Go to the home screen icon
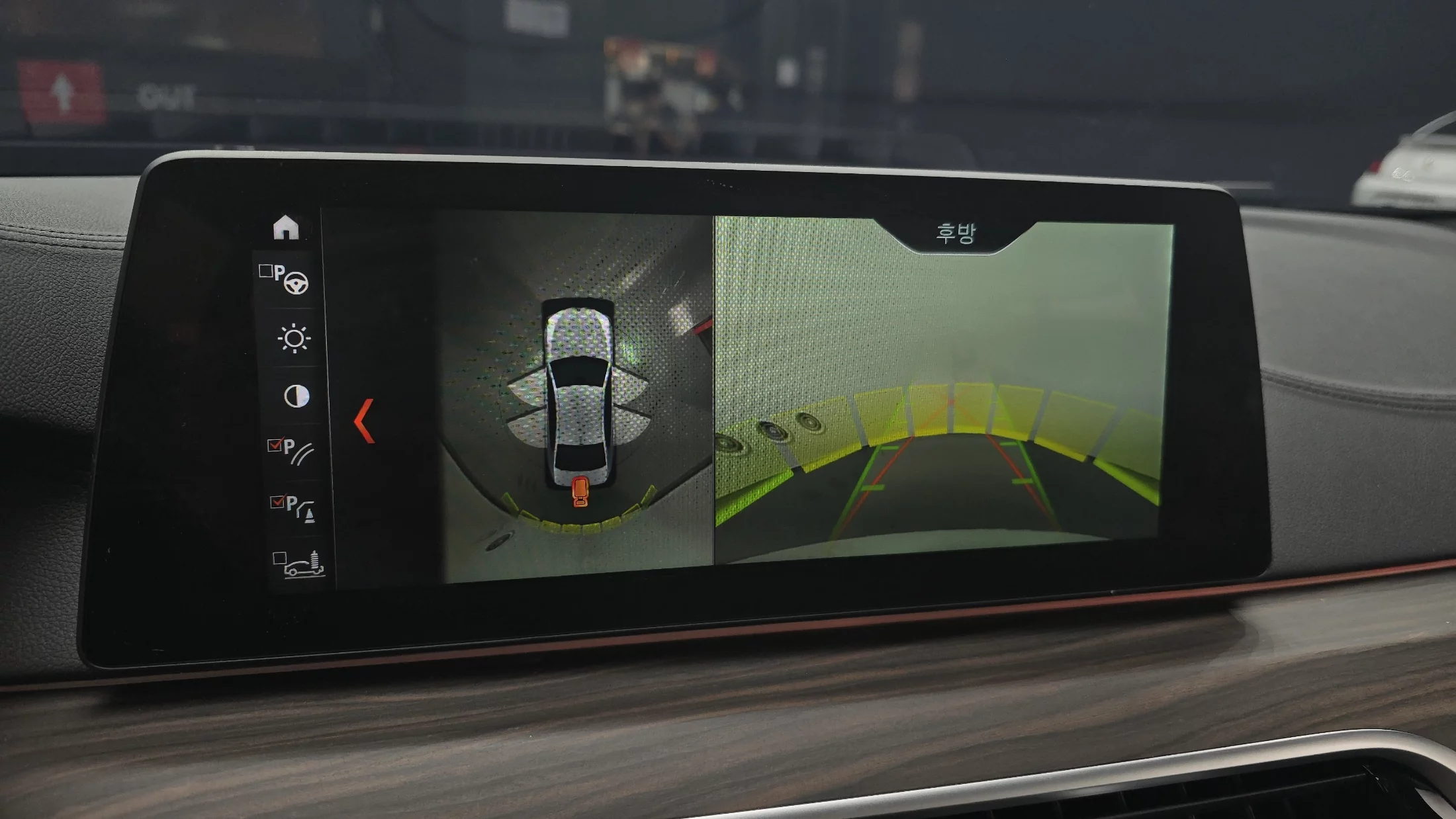The height and width of the screenshot is (819, 1456). coord(286,227)
